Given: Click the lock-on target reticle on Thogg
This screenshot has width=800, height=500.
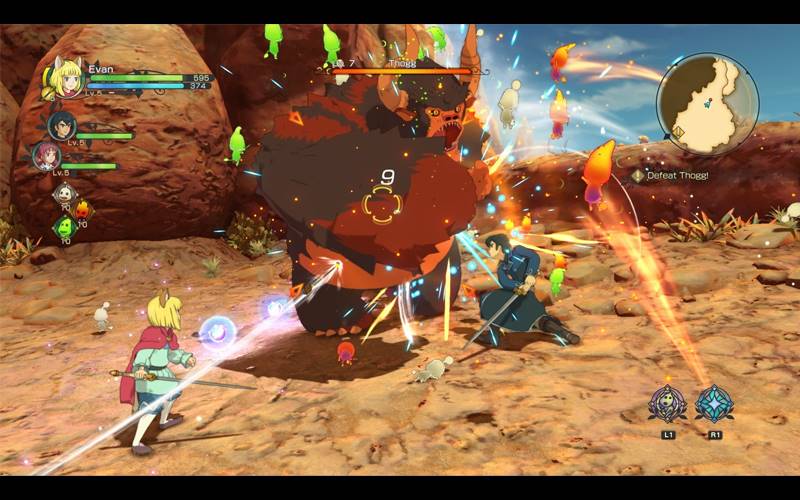Looking at the screenshot, I should coord(385,205).
